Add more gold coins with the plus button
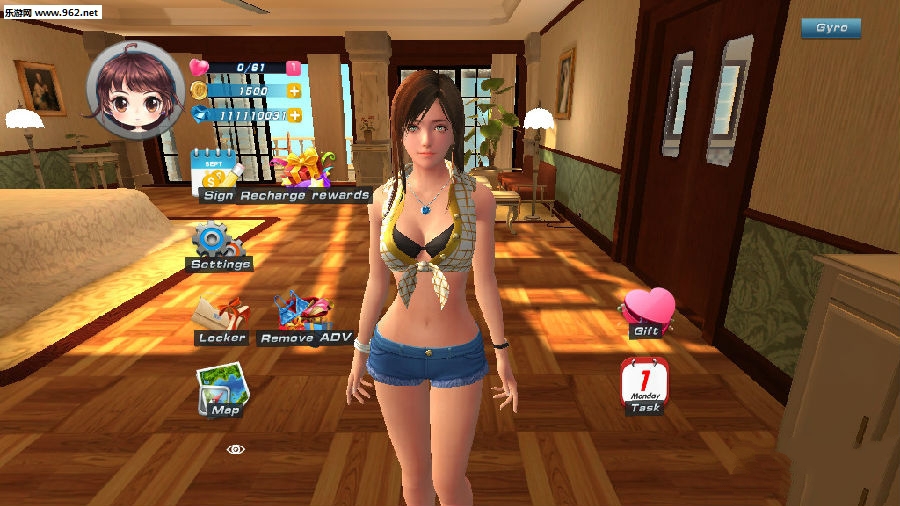This screenshot has width=900, height=506. (x=294, y=91)
